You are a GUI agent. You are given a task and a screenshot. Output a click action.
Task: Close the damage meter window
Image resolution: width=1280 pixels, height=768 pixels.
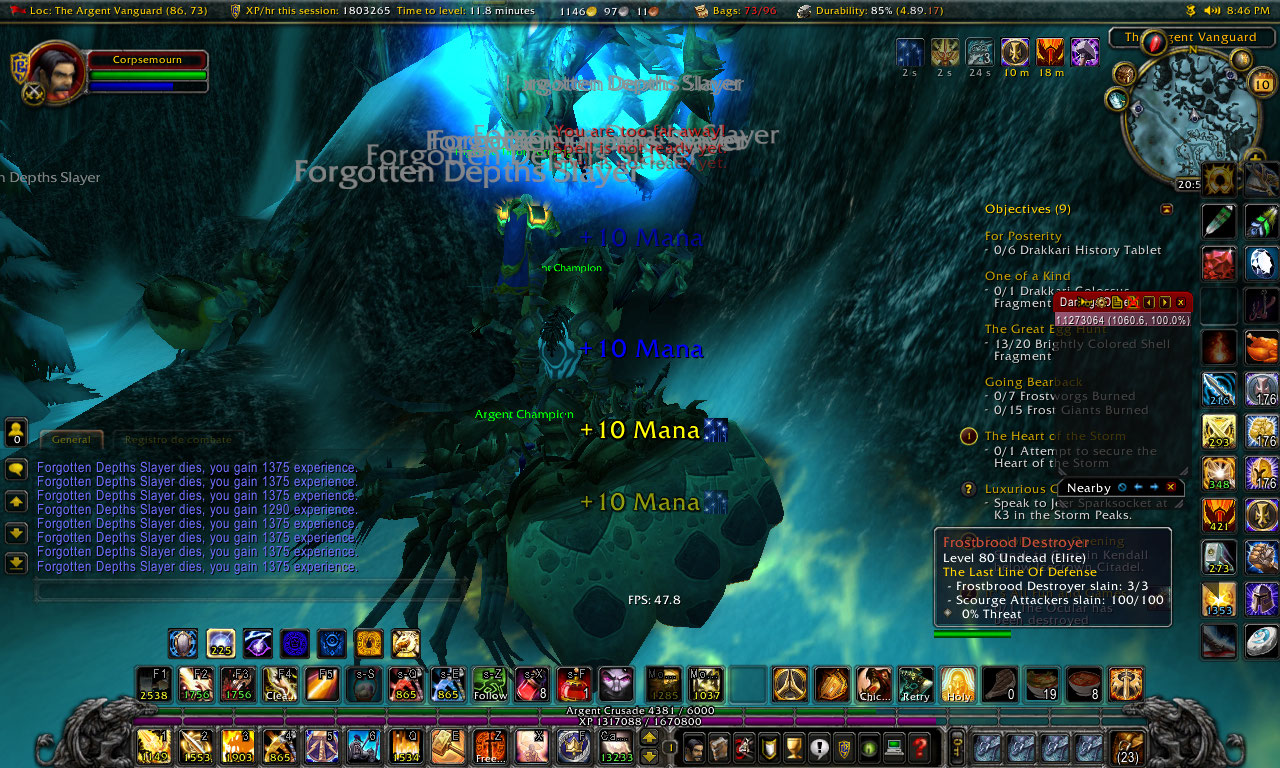1180,302
